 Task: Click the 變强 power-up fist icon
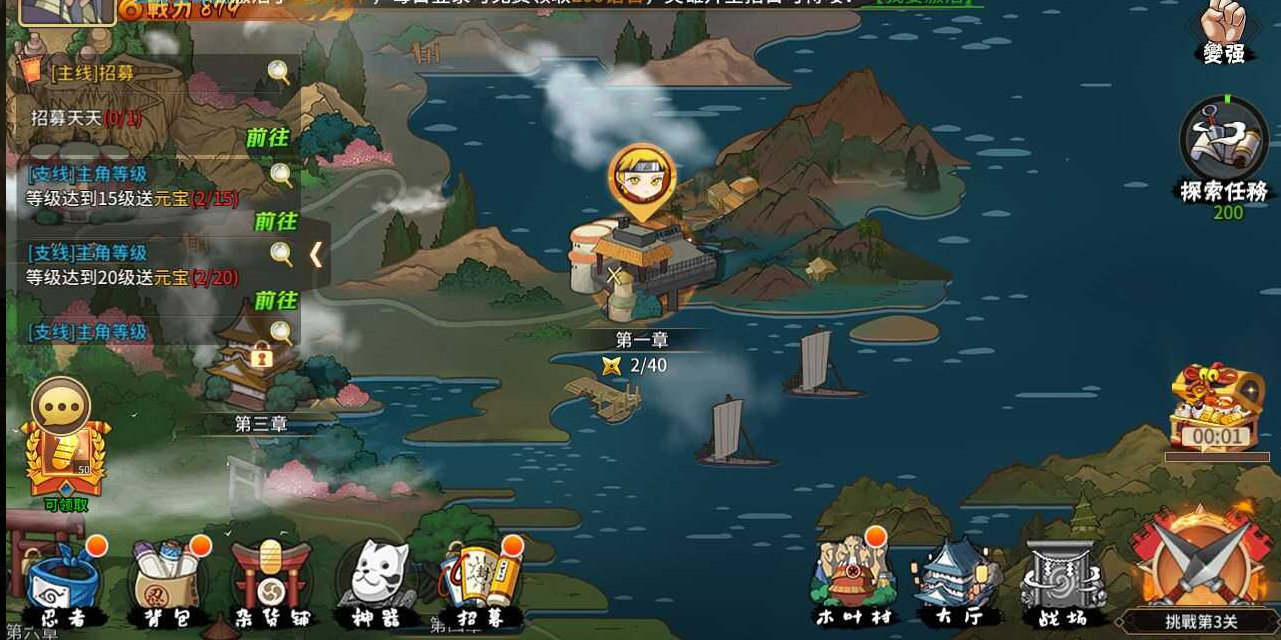tap(1223, 30)
